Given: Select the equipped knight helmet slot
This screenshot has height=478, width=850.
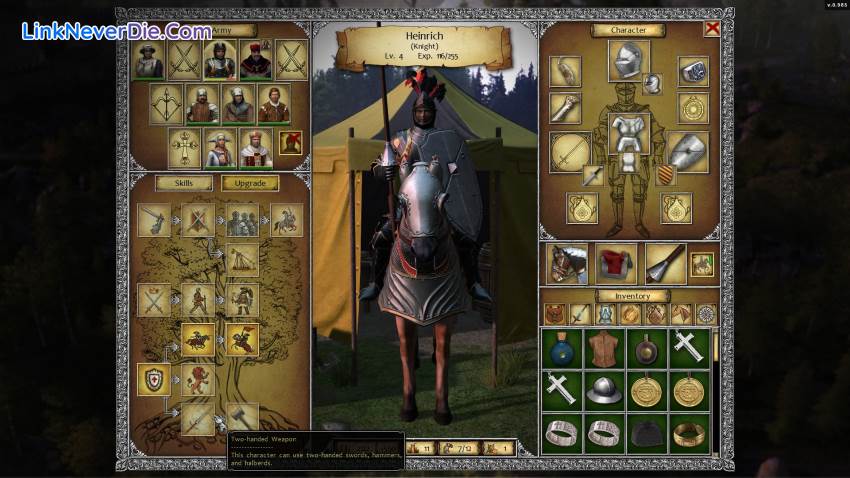Looking at the screenshot, I should pos(627,58).
